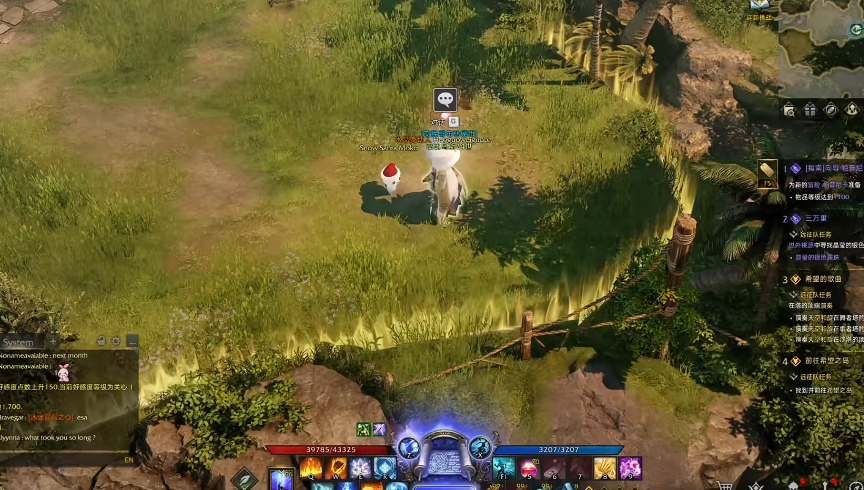
Task: Open chat settings gear
Action: coord(116,342)
